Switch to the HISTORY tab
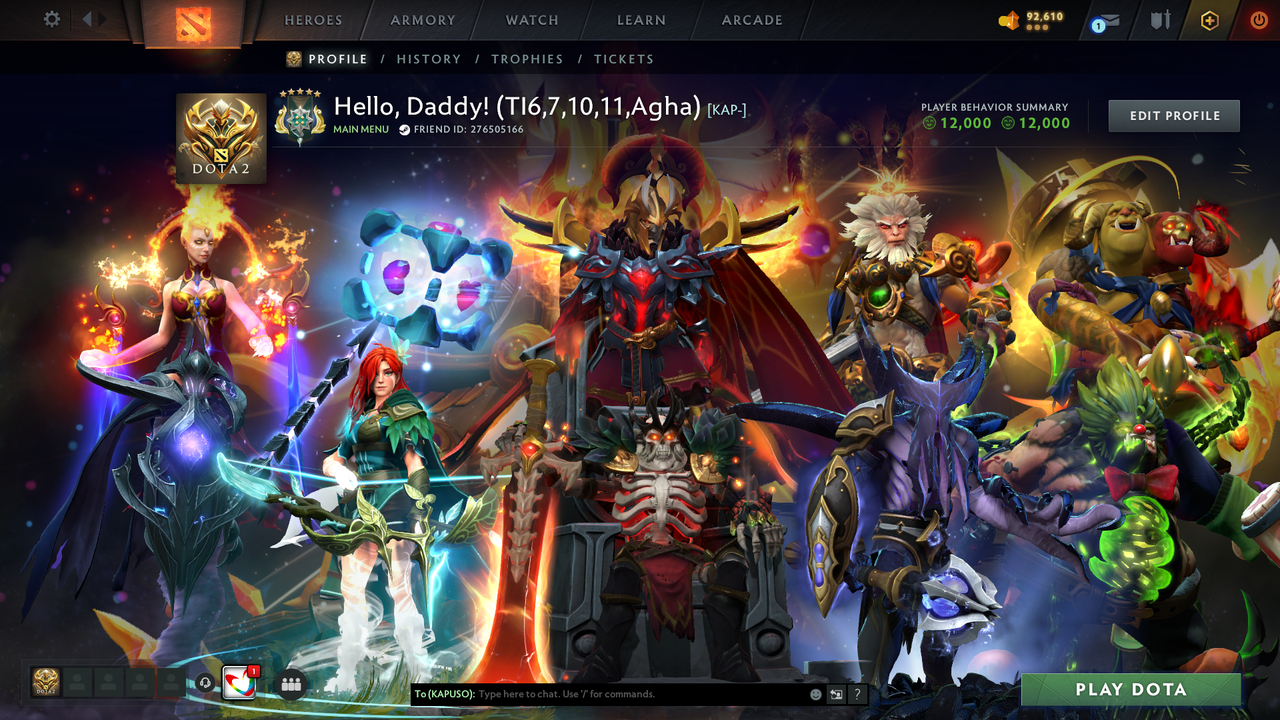 pyautogui.click(x=428, y=59)
